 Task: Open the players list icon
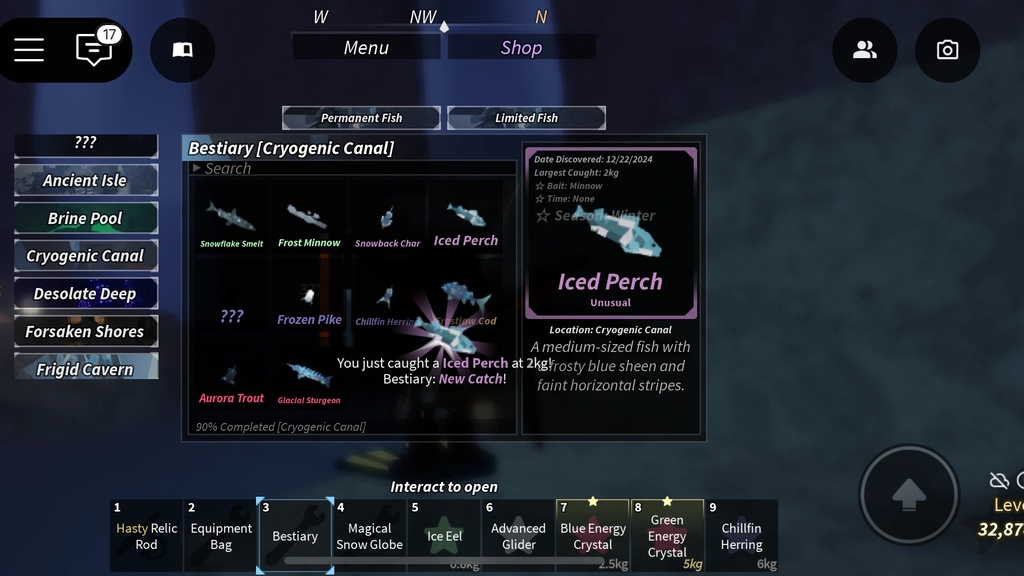[864, 50]
